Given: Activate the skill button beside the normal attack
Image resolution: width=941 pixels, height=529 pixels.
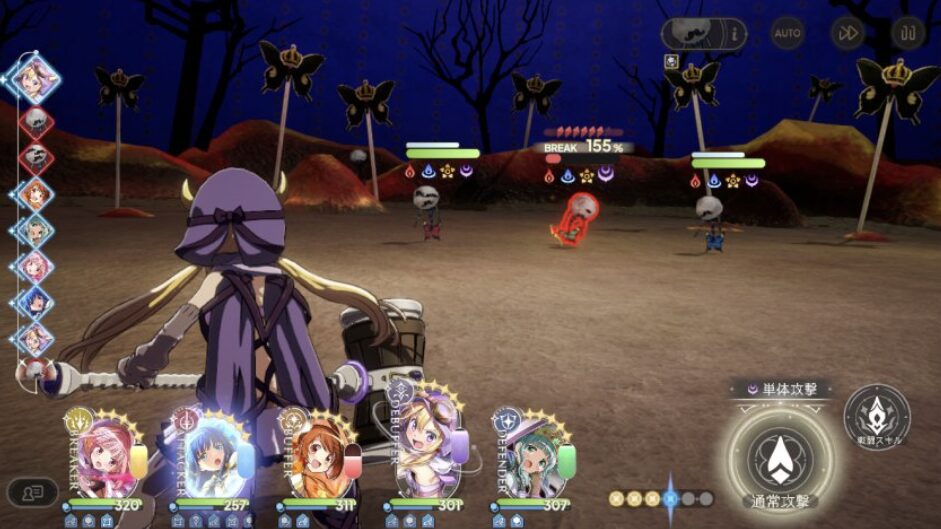Looking at the screenshot, I should (x=876, y=416).
